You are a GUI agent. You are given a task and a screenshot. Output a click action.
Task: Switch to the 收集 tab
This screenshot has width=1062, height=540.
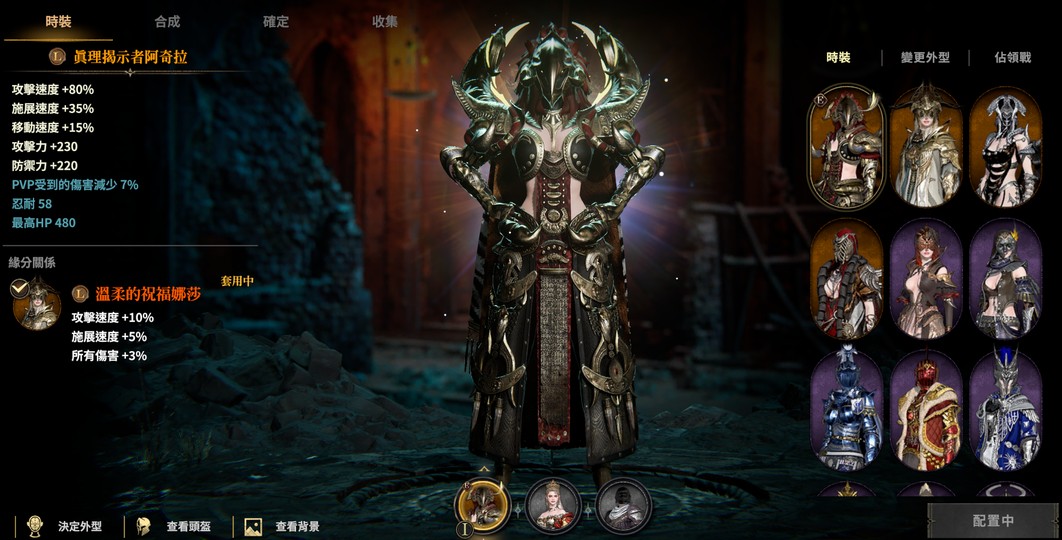coord(384,21)
